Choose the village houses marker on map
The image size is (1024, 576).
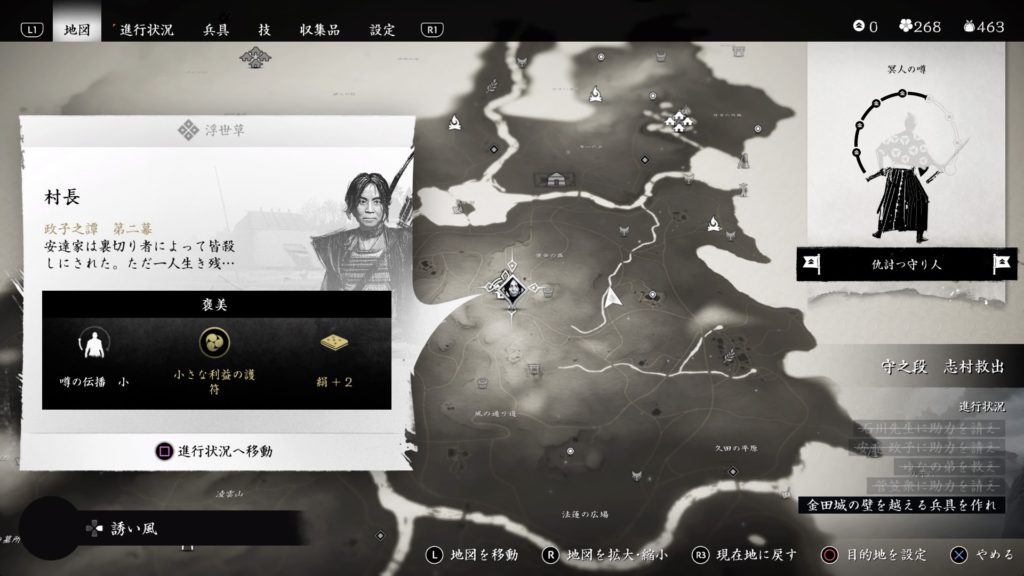682,121
